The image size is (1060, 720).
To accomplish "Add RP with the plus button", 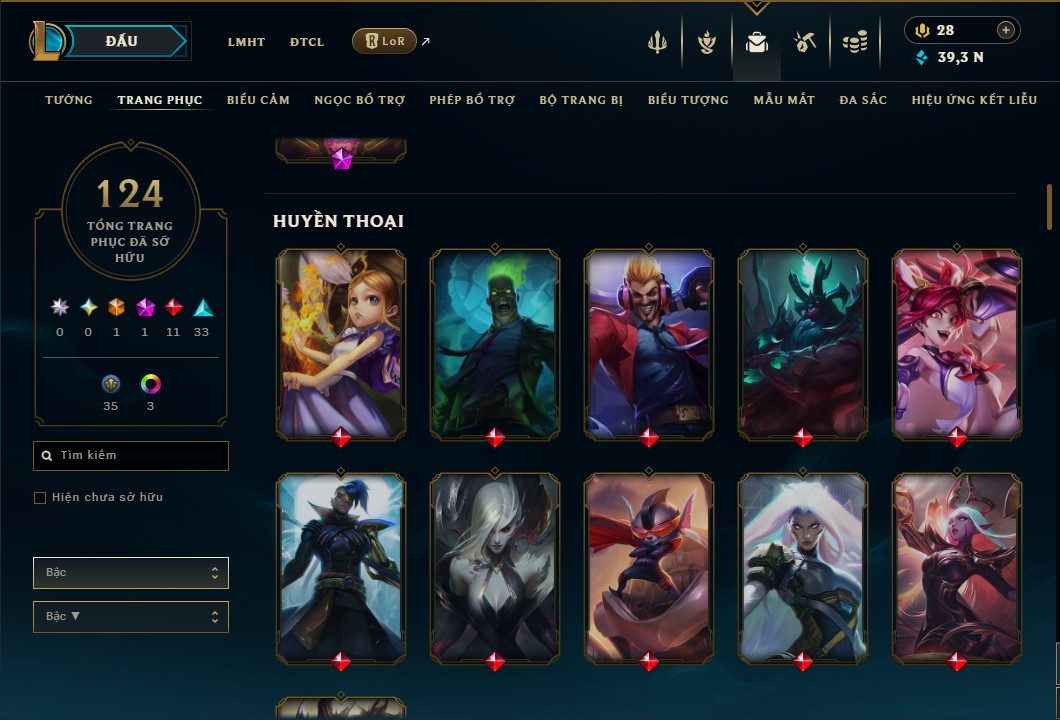I will (x=1006, y=30).
